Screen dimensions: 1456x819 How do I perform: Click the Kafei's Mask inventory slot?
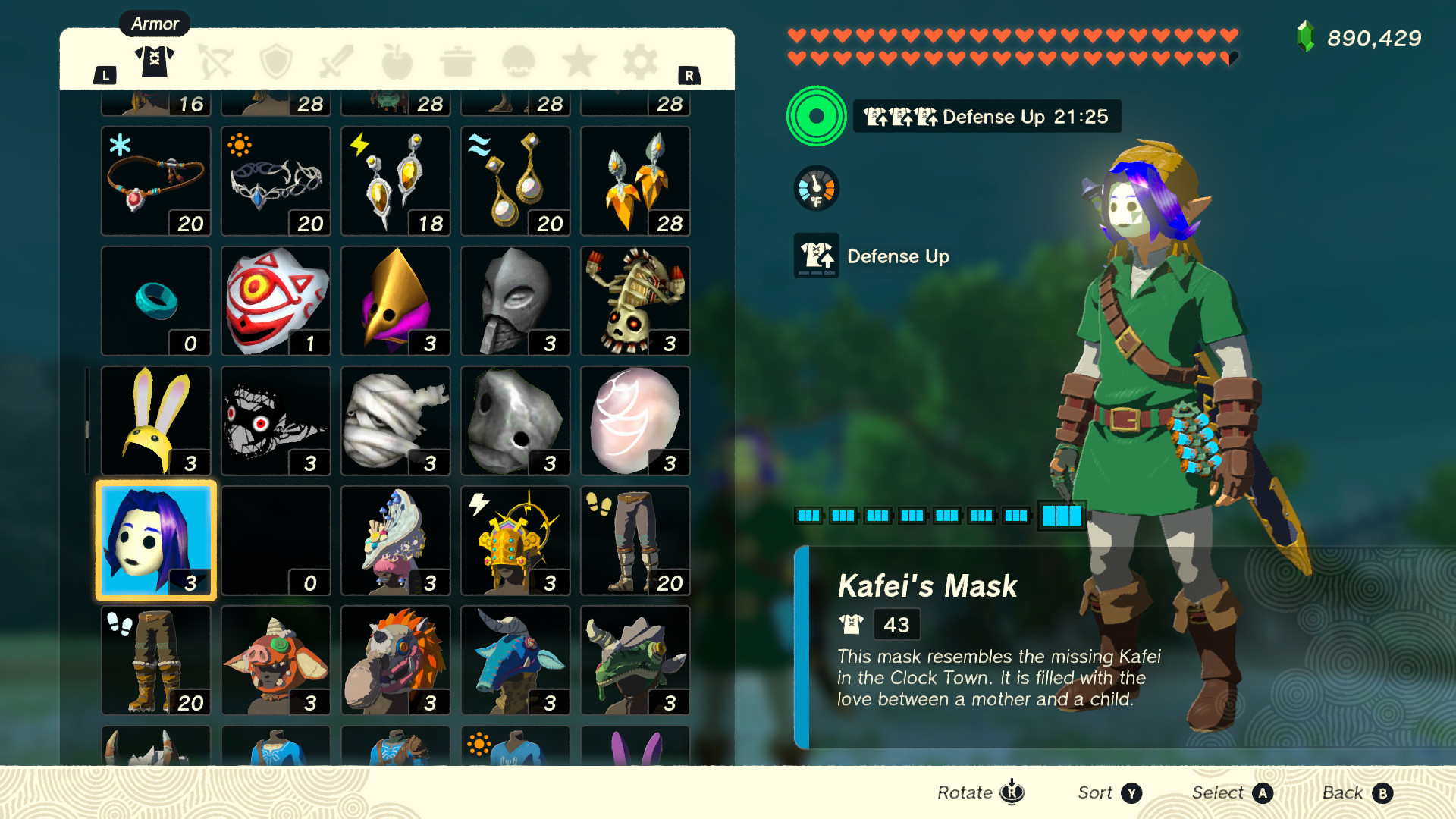155,540
